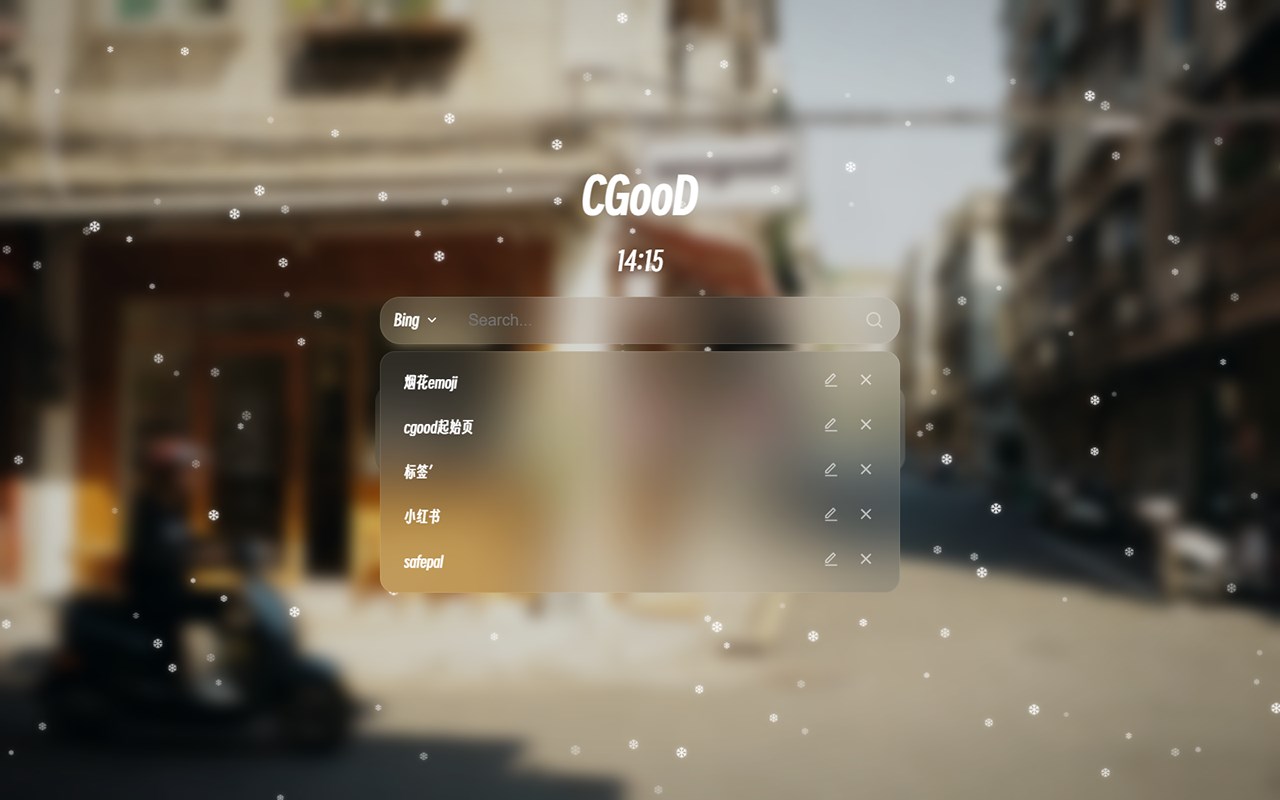Click the edit pencil beside 标签'

[x=830, y=469]
